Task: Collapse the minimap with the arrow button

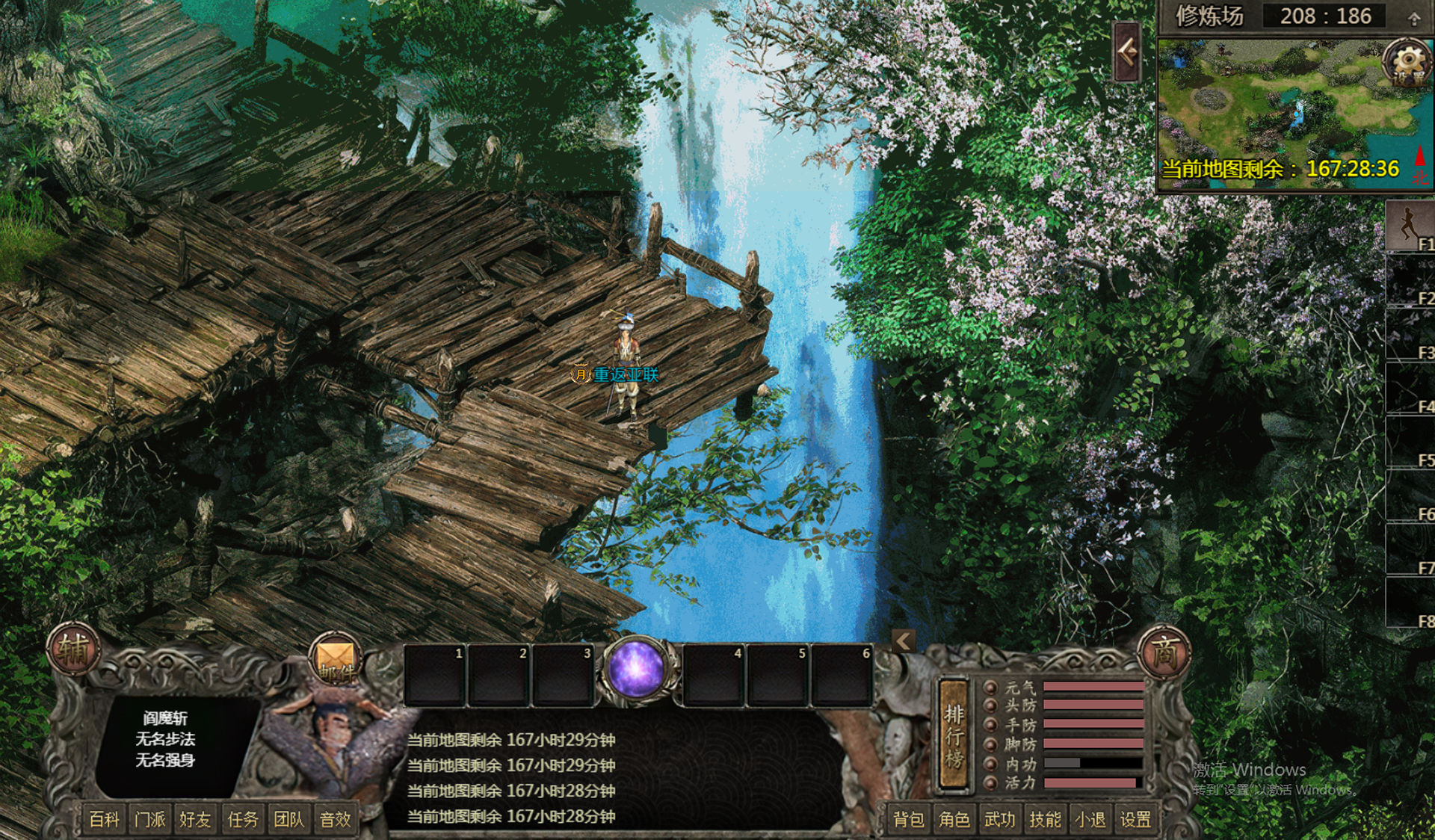Action: click(x=1127, y=52)
